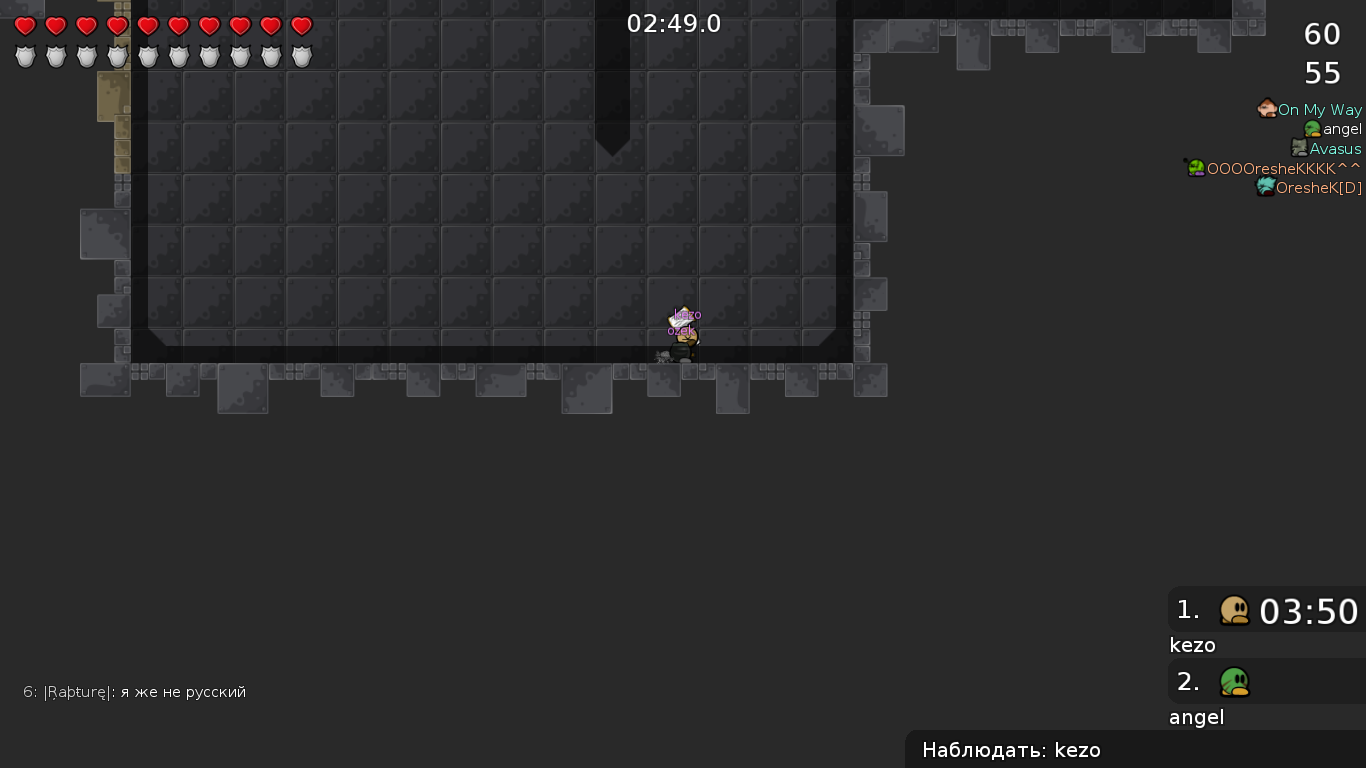This screenshot has width=1366, height=768.
Task: Click the spectate bar "Наблюдать: kezo"
Action: click(1012, 749)
